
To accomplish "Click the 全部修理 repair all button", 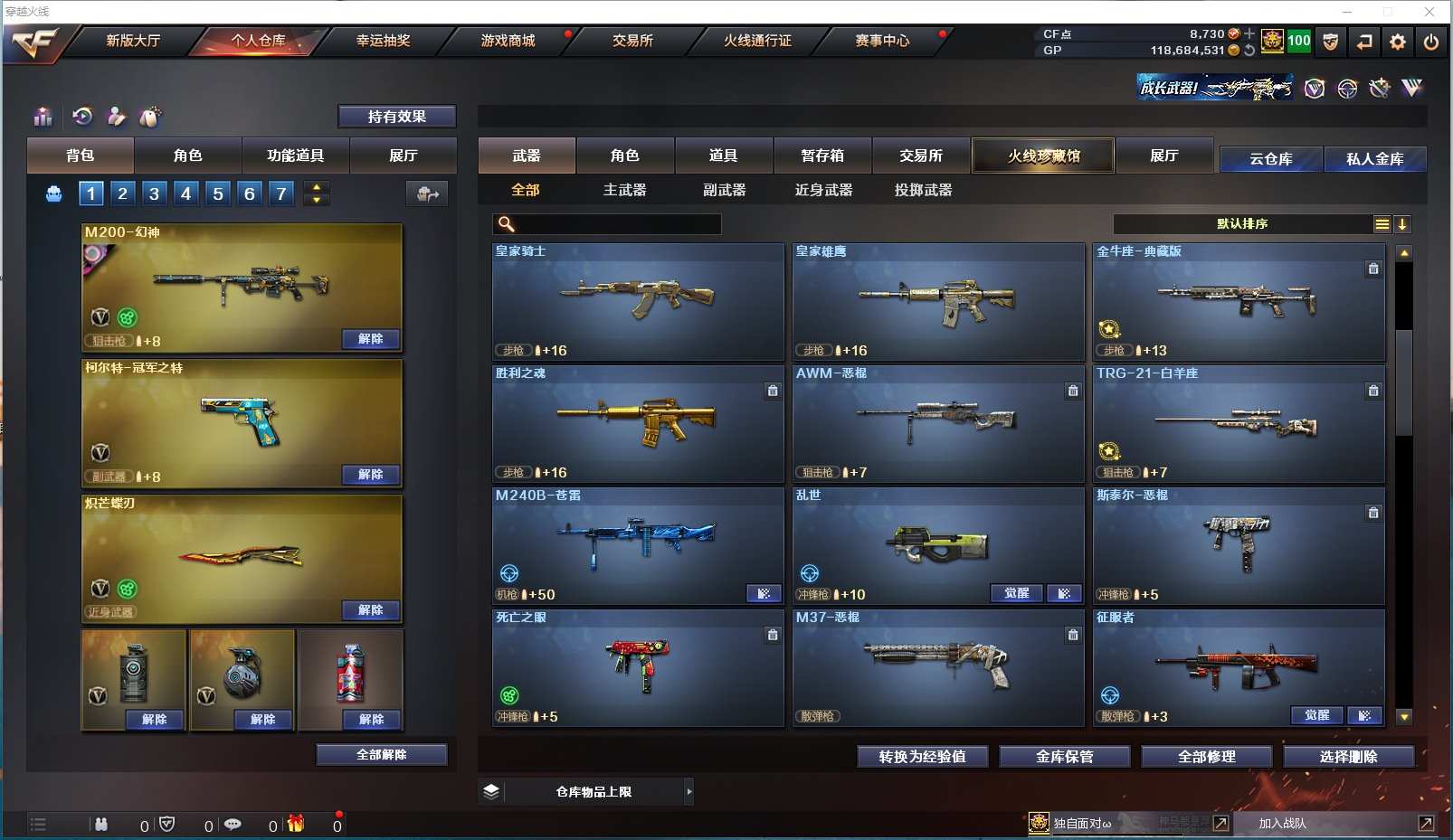I will point(1206,757).
